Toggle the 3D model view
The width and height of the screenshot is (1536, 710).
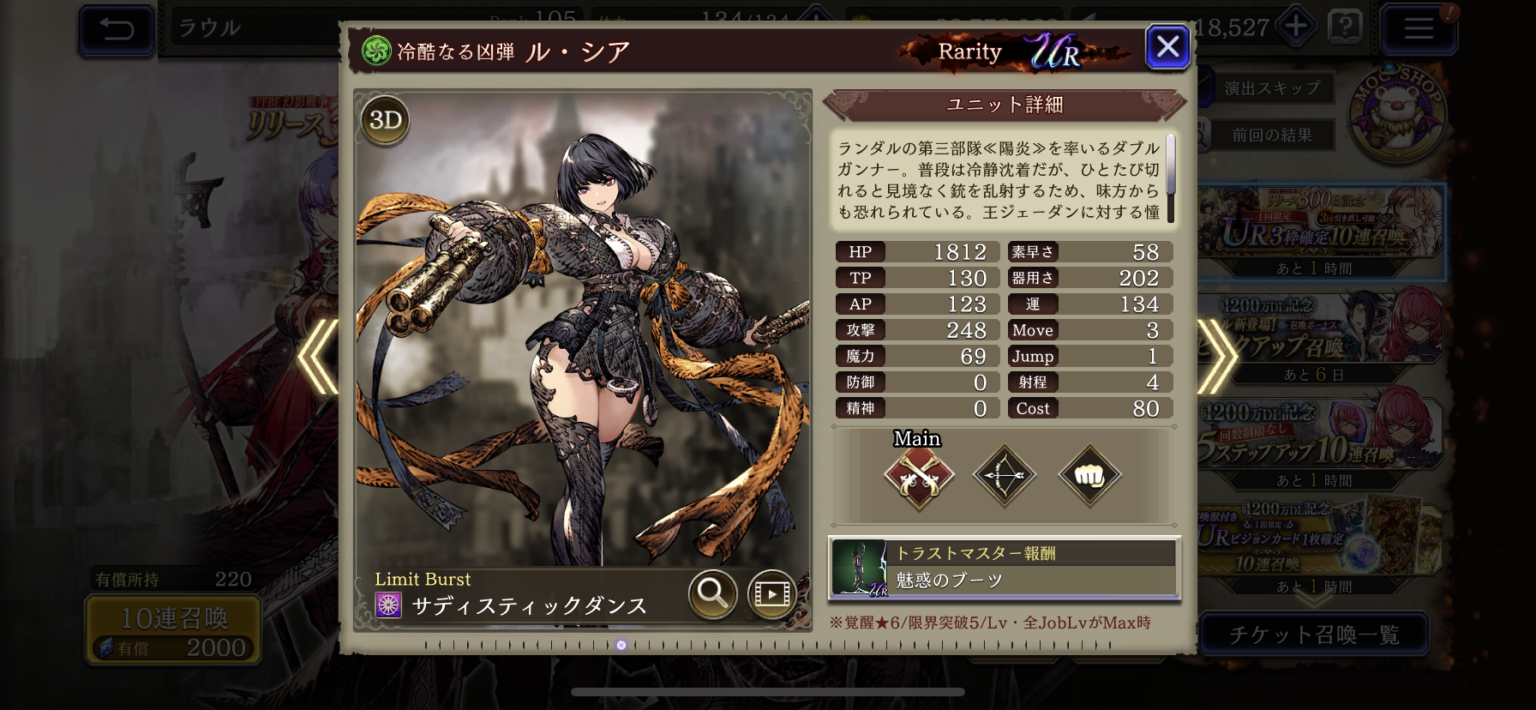pos(385,121)
